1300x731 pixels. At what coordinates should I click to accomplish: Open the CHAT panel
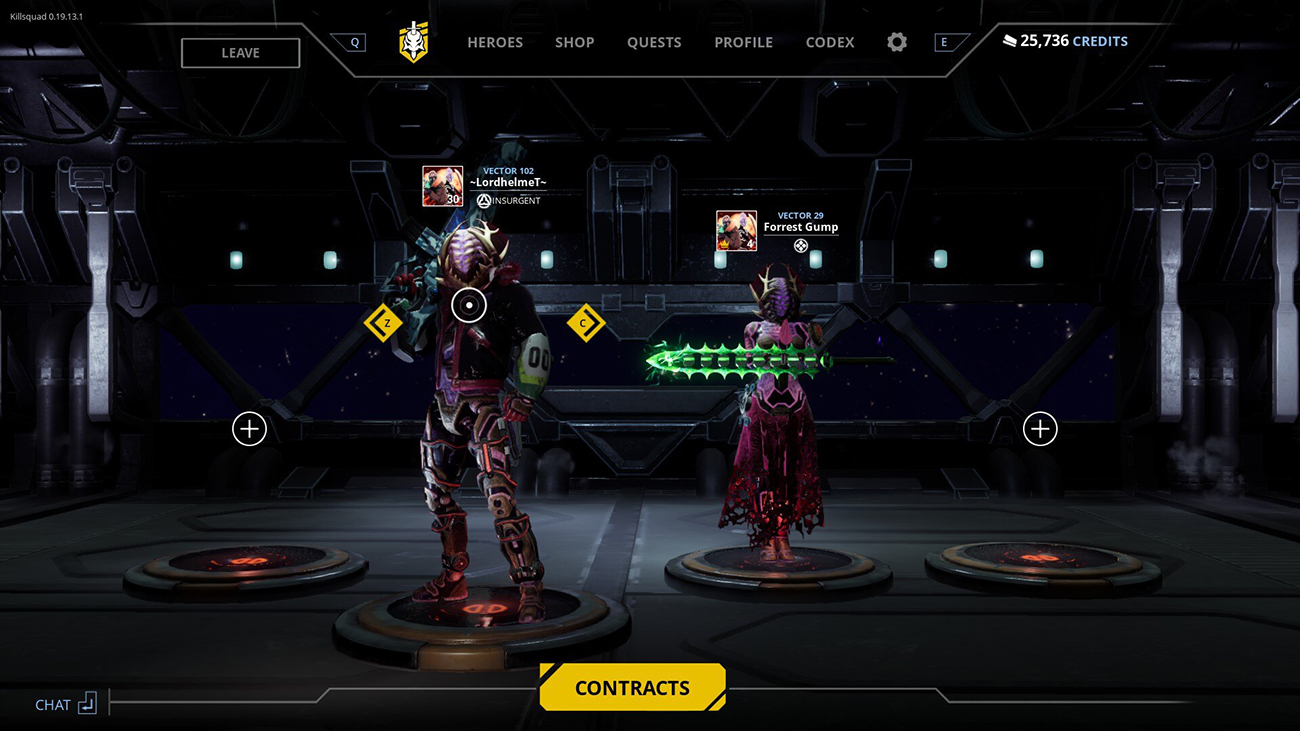tap(66, 704)
